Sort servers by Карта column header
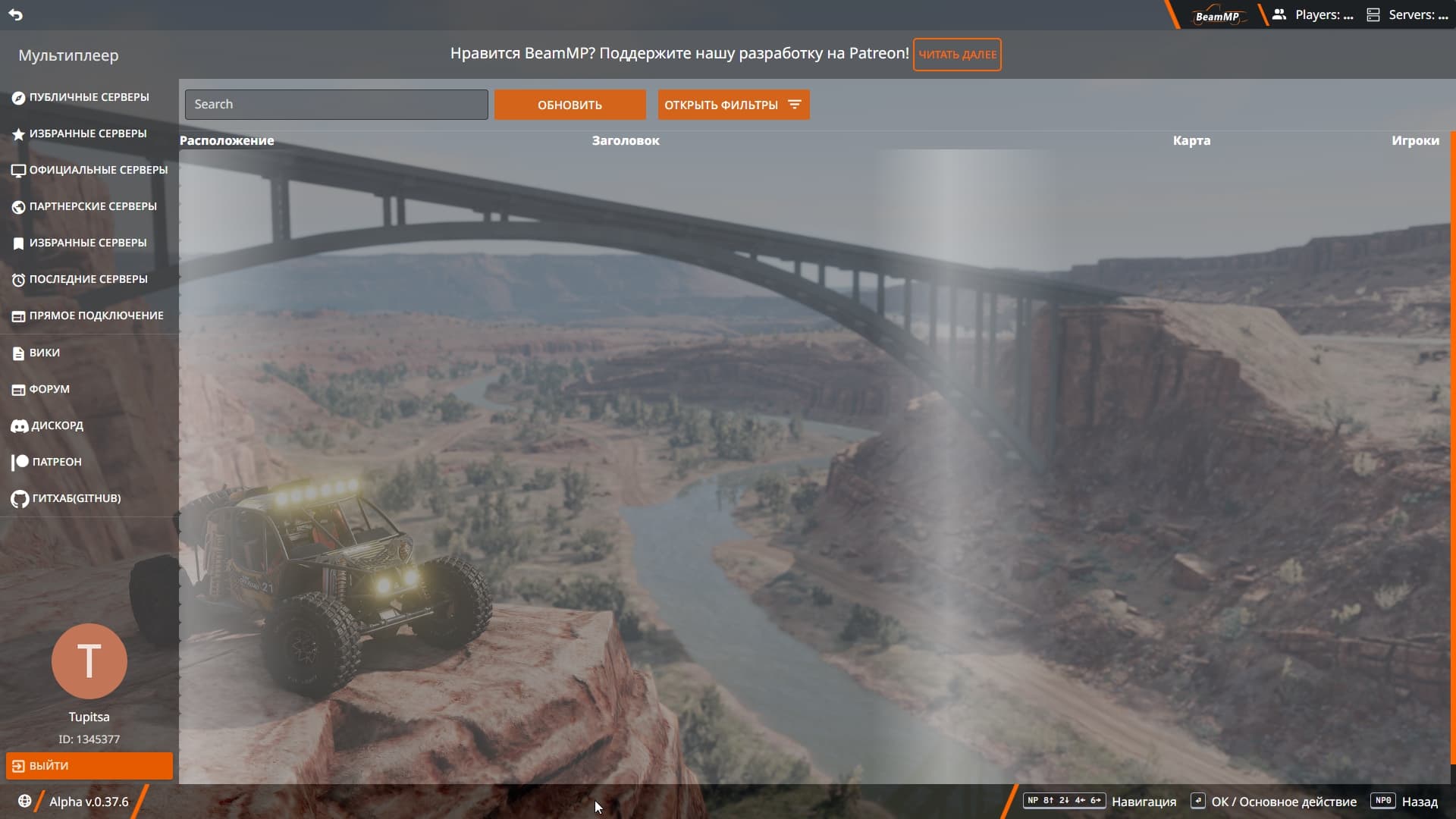 click(x=1191, y=140)
